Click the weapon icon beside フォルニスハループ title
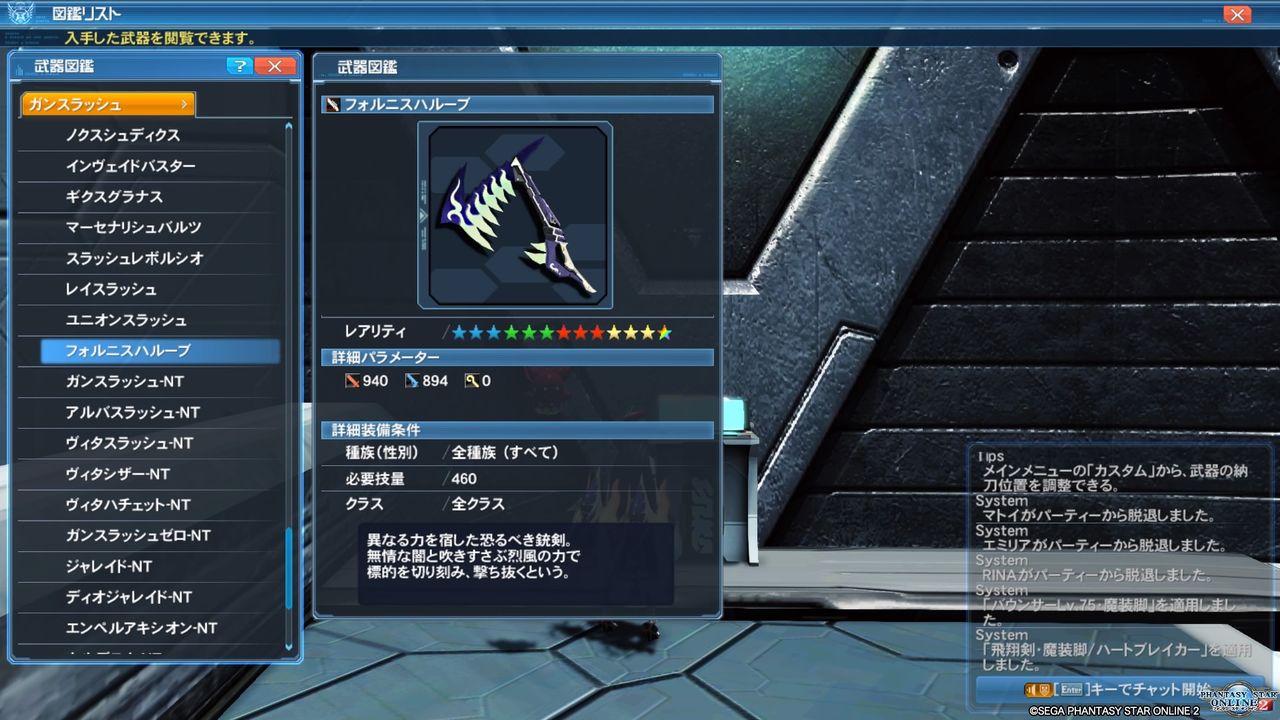 (331, 103)
